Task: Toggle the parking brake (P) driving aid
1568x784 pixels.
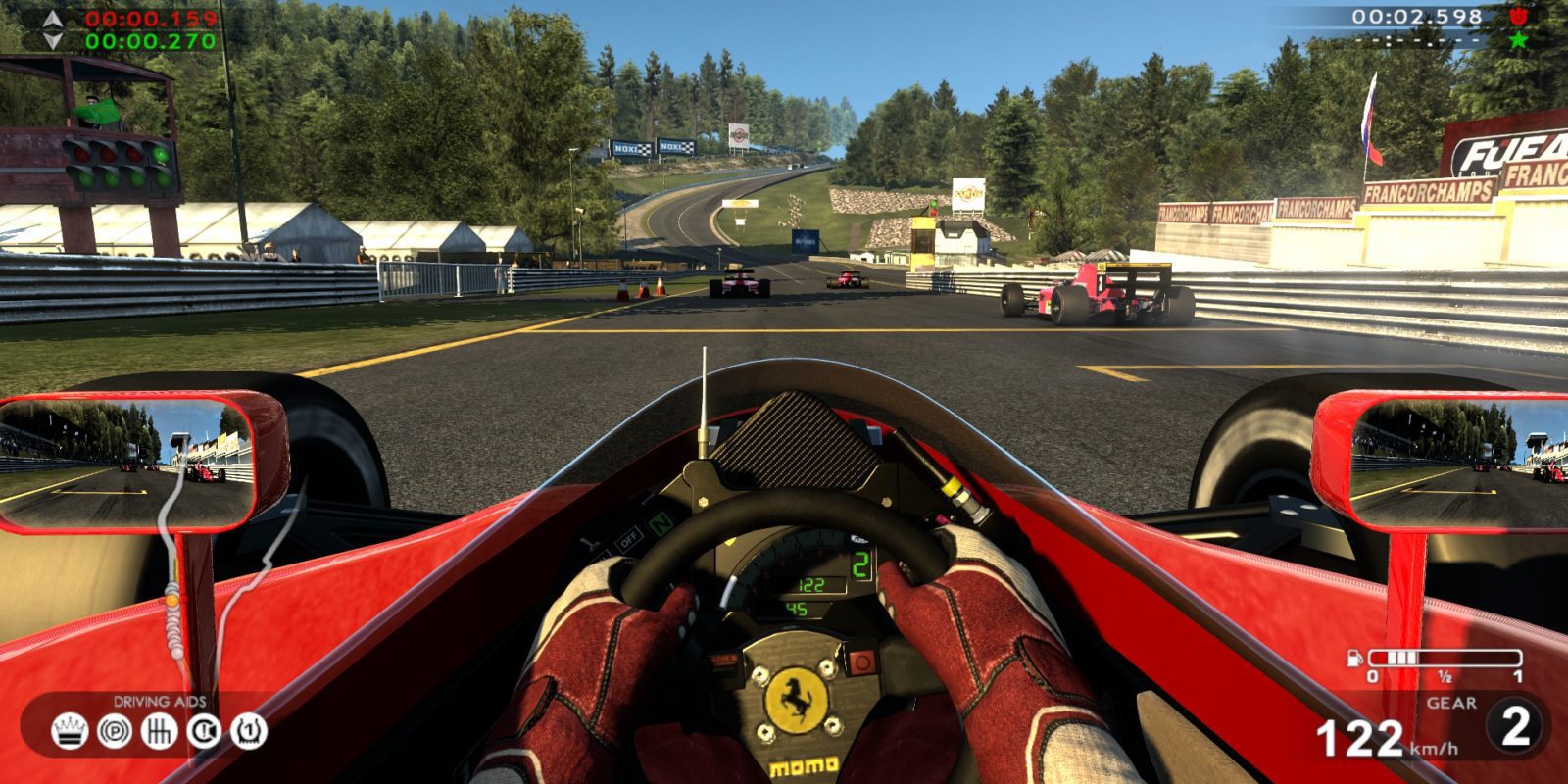Action: coord(114,731)
